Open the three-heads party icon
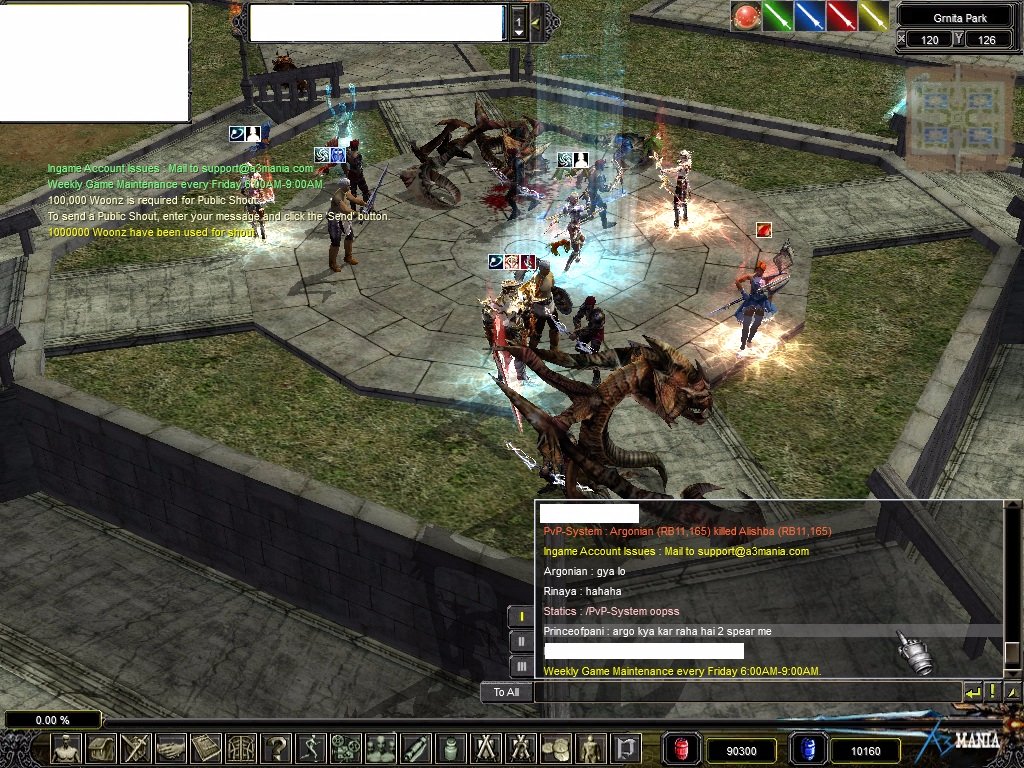 [x=381, y=748]
